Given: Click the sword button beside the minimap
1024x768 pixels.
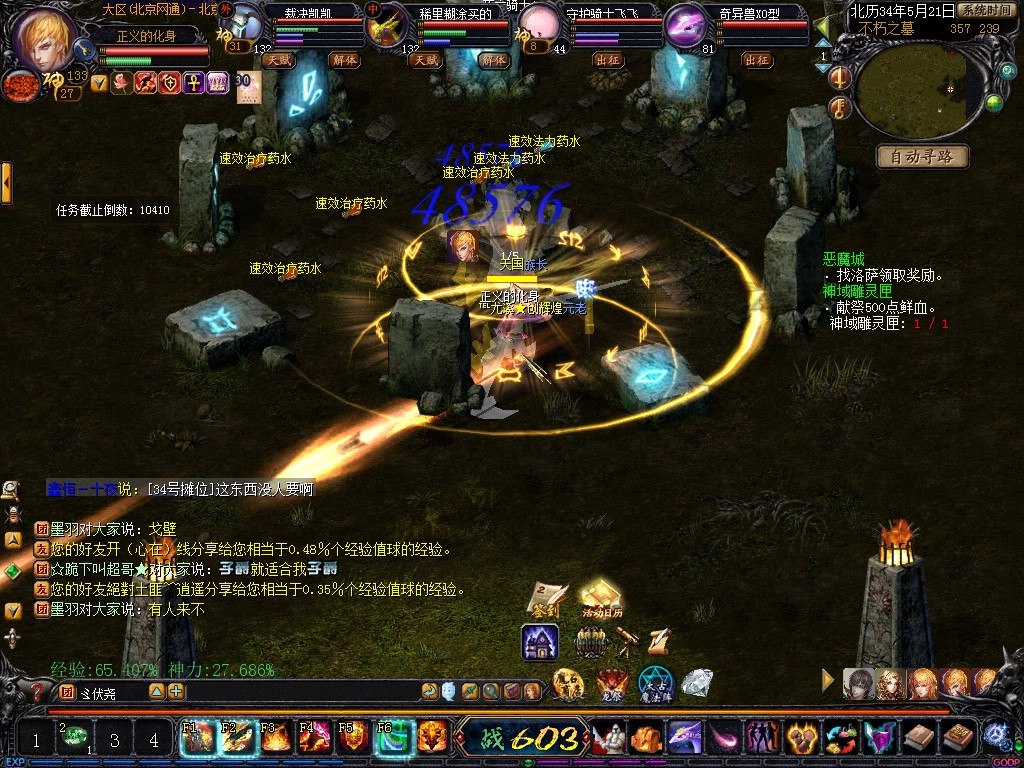Looking at the screenshot, I should [x=841, y=78].
